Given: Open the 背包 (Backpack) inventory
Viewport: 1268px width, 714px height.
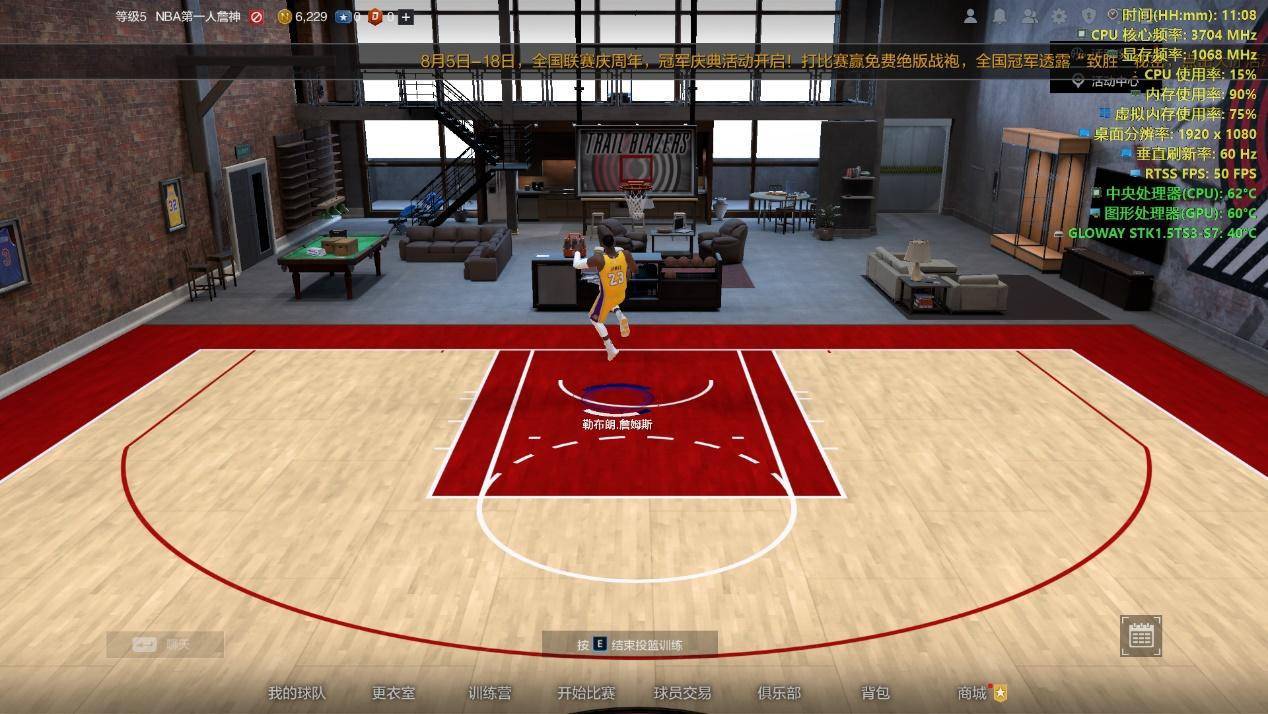Looking at the screenshot, I should [875, 692].
